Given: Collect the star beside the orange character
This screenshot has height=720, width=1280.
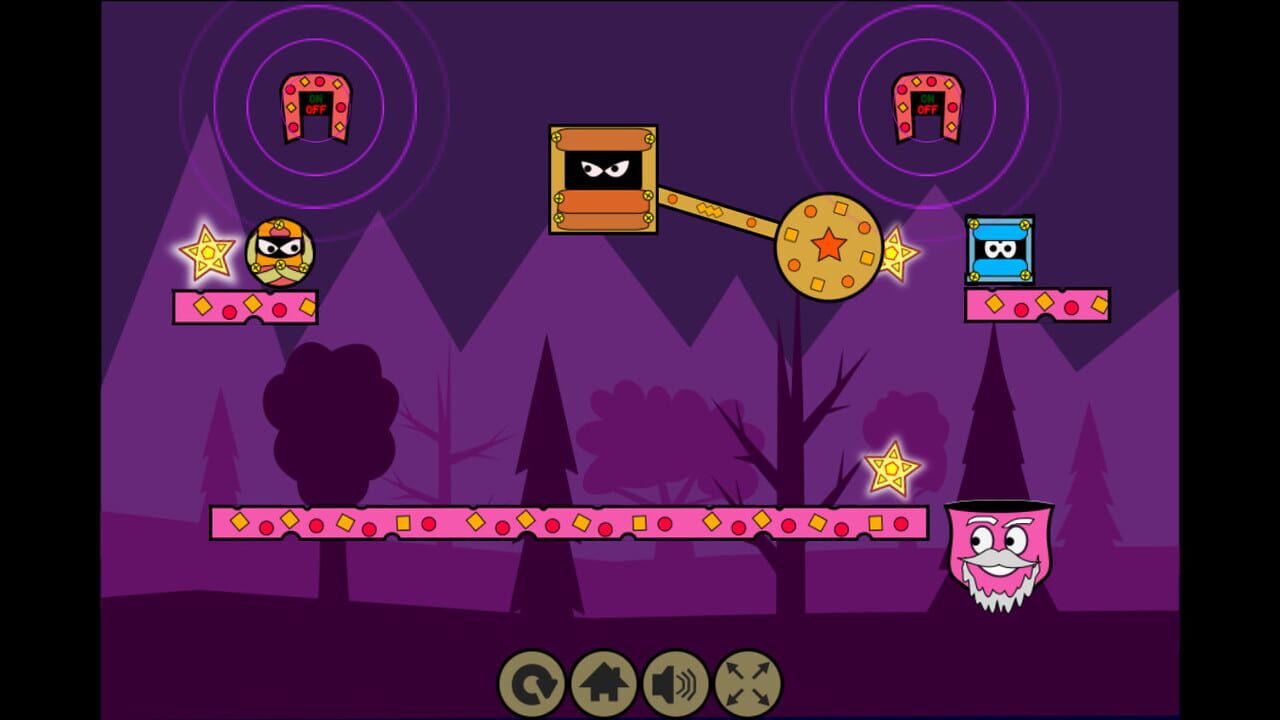Looking at the screenshot, I should pos(207,252).
